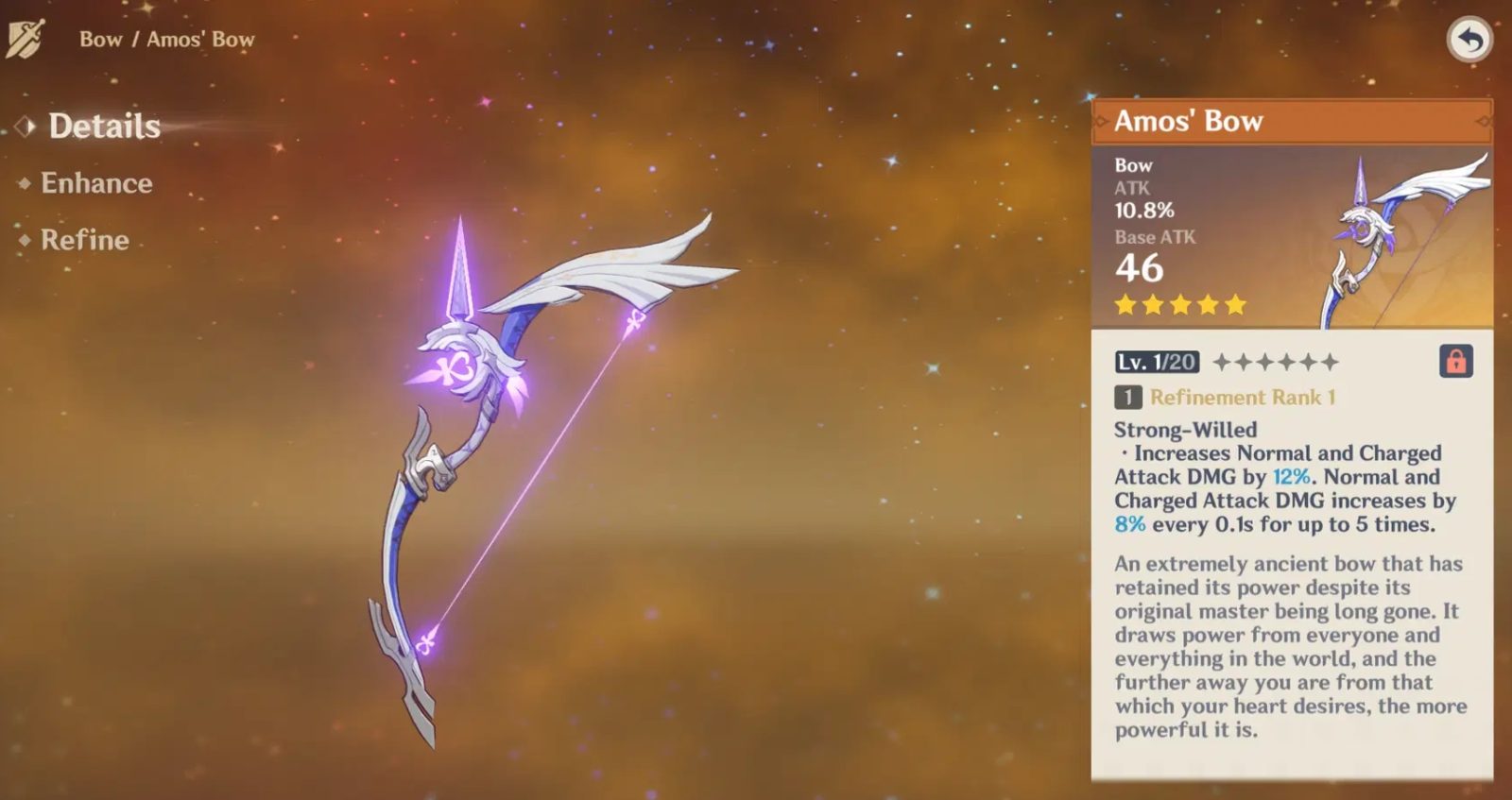Screen dimensions: 1512x800
Task: Switch to the Enhance tab
Action: pyautogui.click(x=96, y=183)
